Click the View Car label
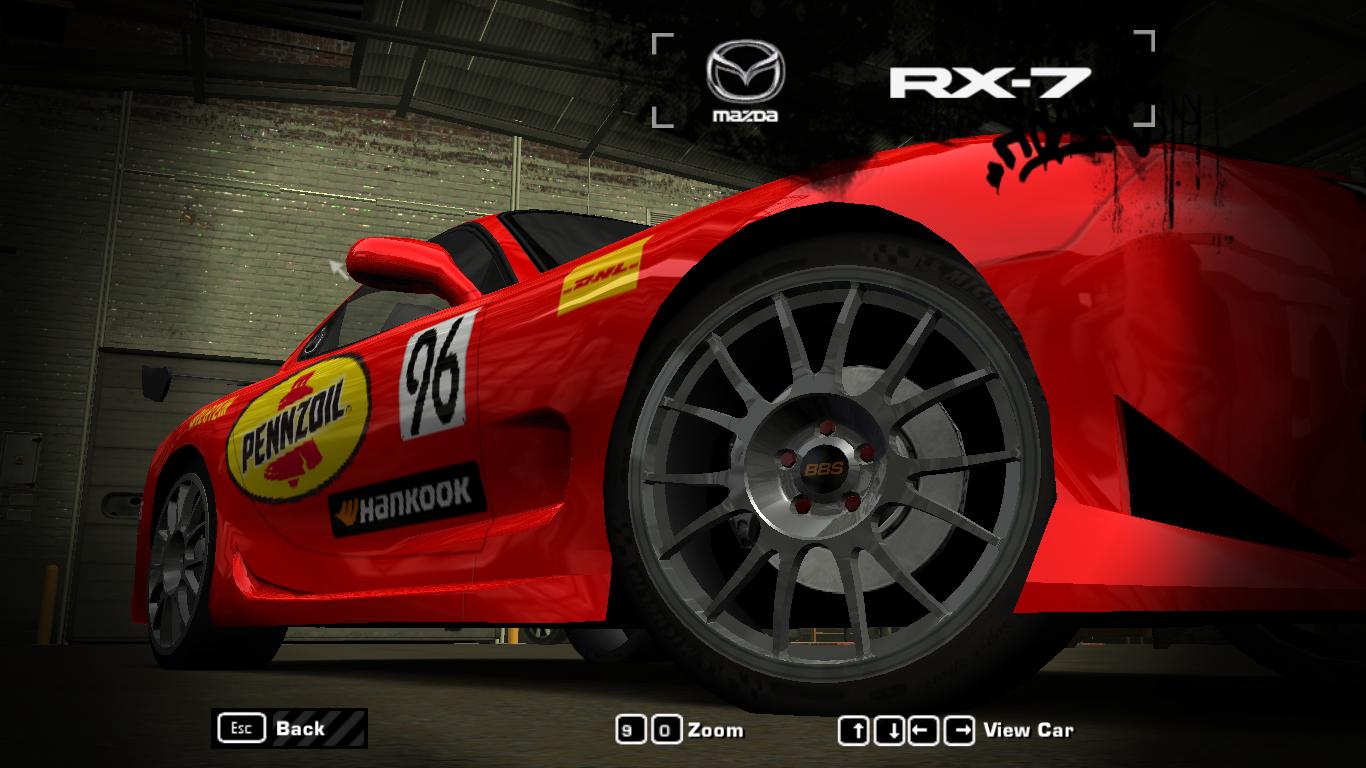Screen dimensions: 1366x768 coord(1030,729)
